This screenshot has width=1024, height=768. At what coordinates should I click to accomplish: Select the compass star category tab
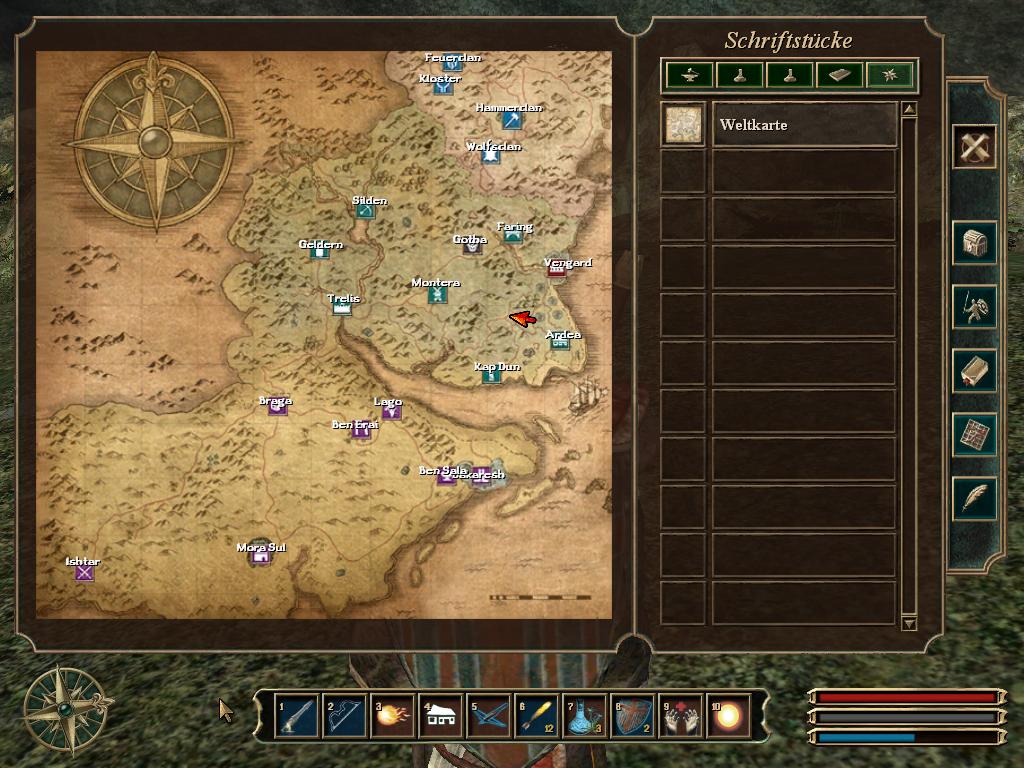pos(889,75)
